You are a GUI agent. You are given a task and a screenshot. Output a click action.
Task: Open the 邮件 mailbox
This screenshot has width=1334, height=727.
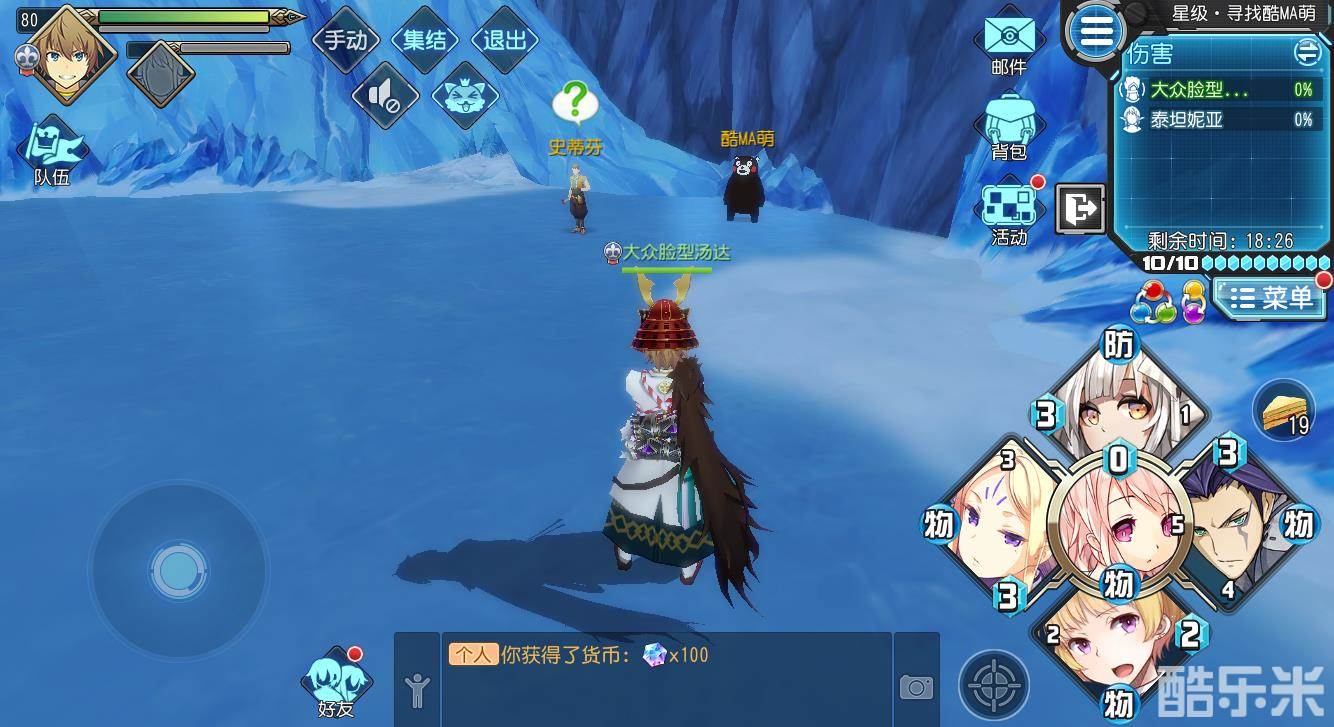[1009, 42]
